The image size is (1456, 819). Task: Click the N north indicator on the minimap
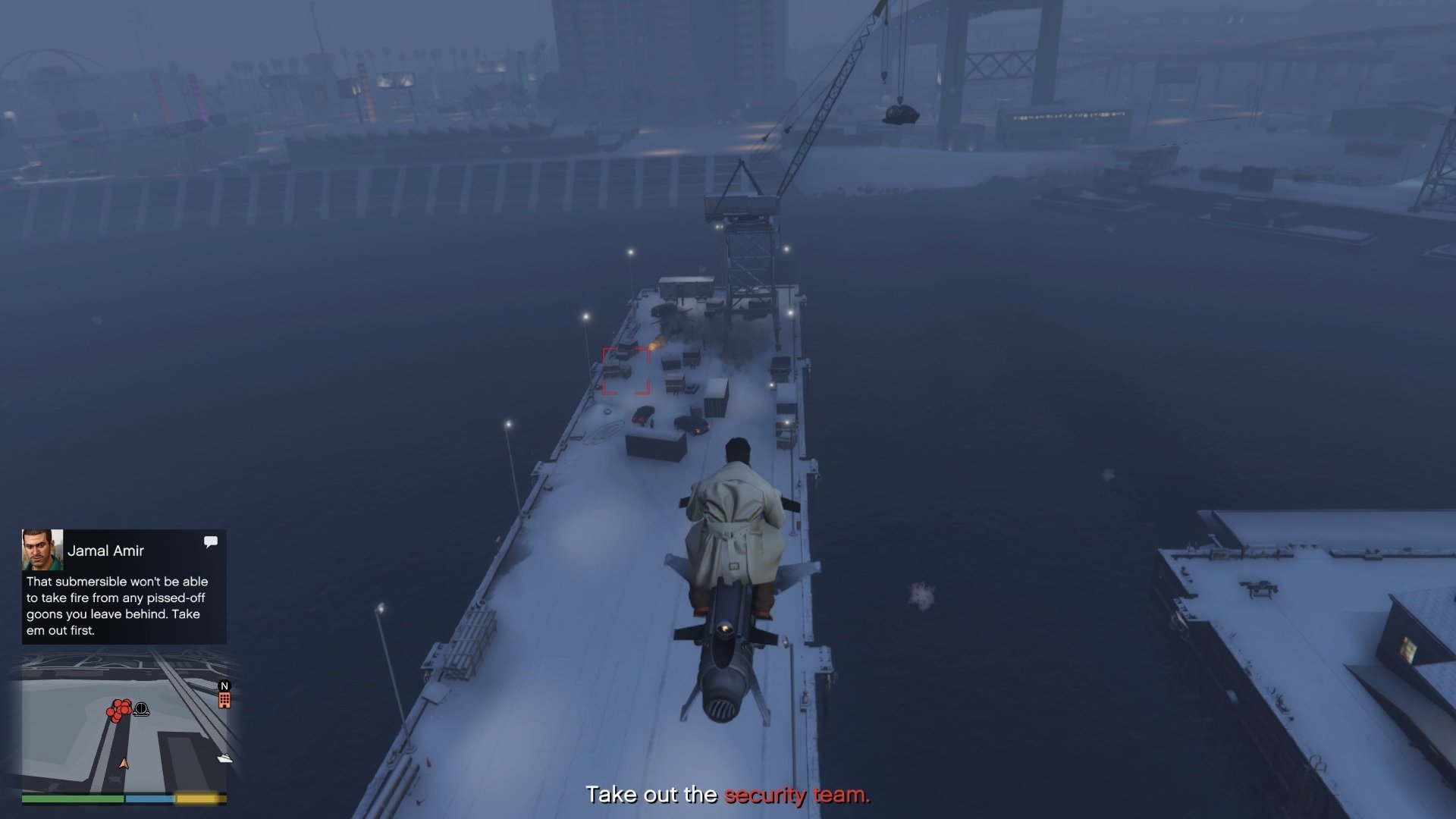[x=224, y=686]
